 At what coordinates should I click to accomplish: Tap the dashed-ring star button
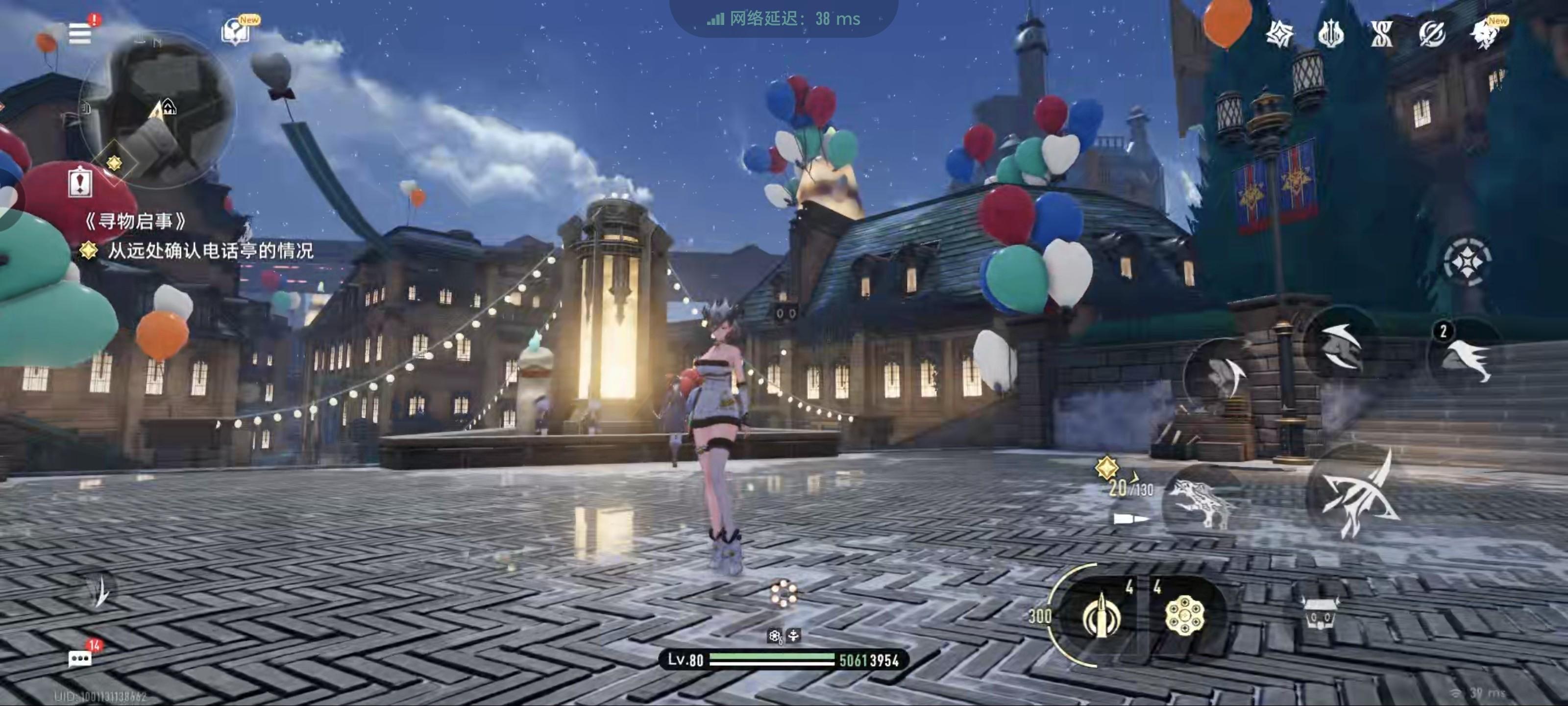coord(1467,262)
